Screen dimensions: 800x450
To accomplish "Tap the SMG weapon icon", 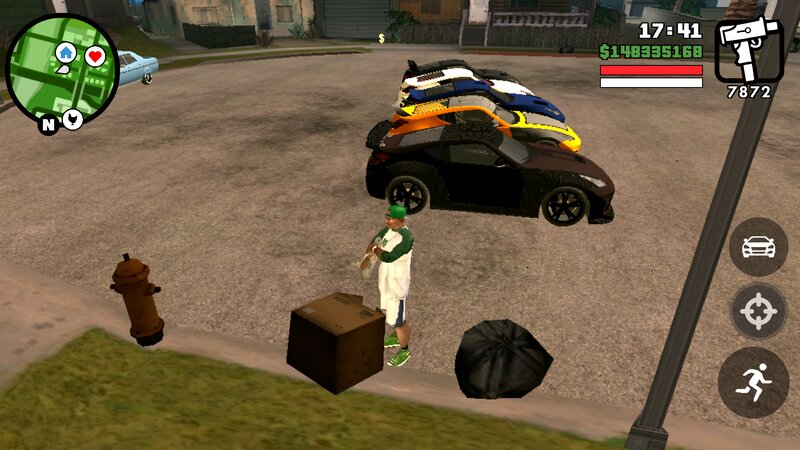I will coord(749,50).
